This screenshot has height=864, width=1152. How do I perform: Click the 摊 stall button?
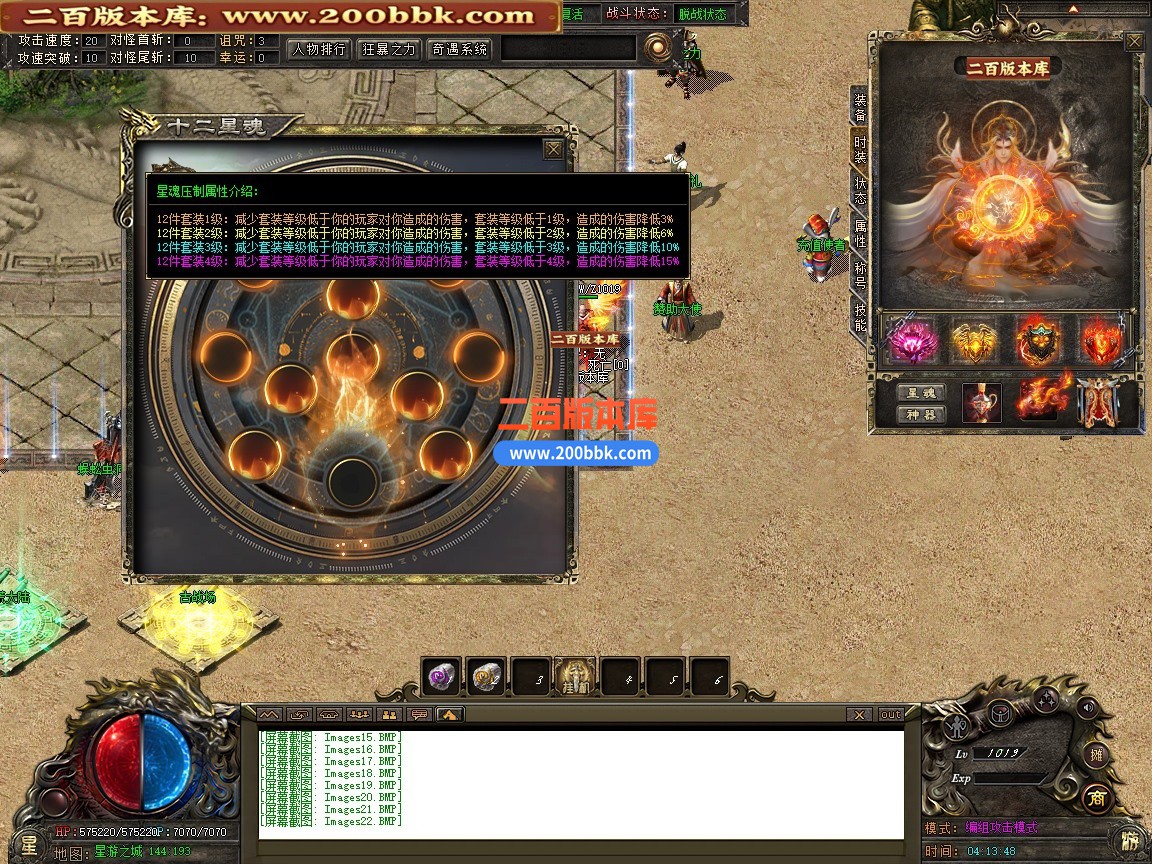point(1097,756)
